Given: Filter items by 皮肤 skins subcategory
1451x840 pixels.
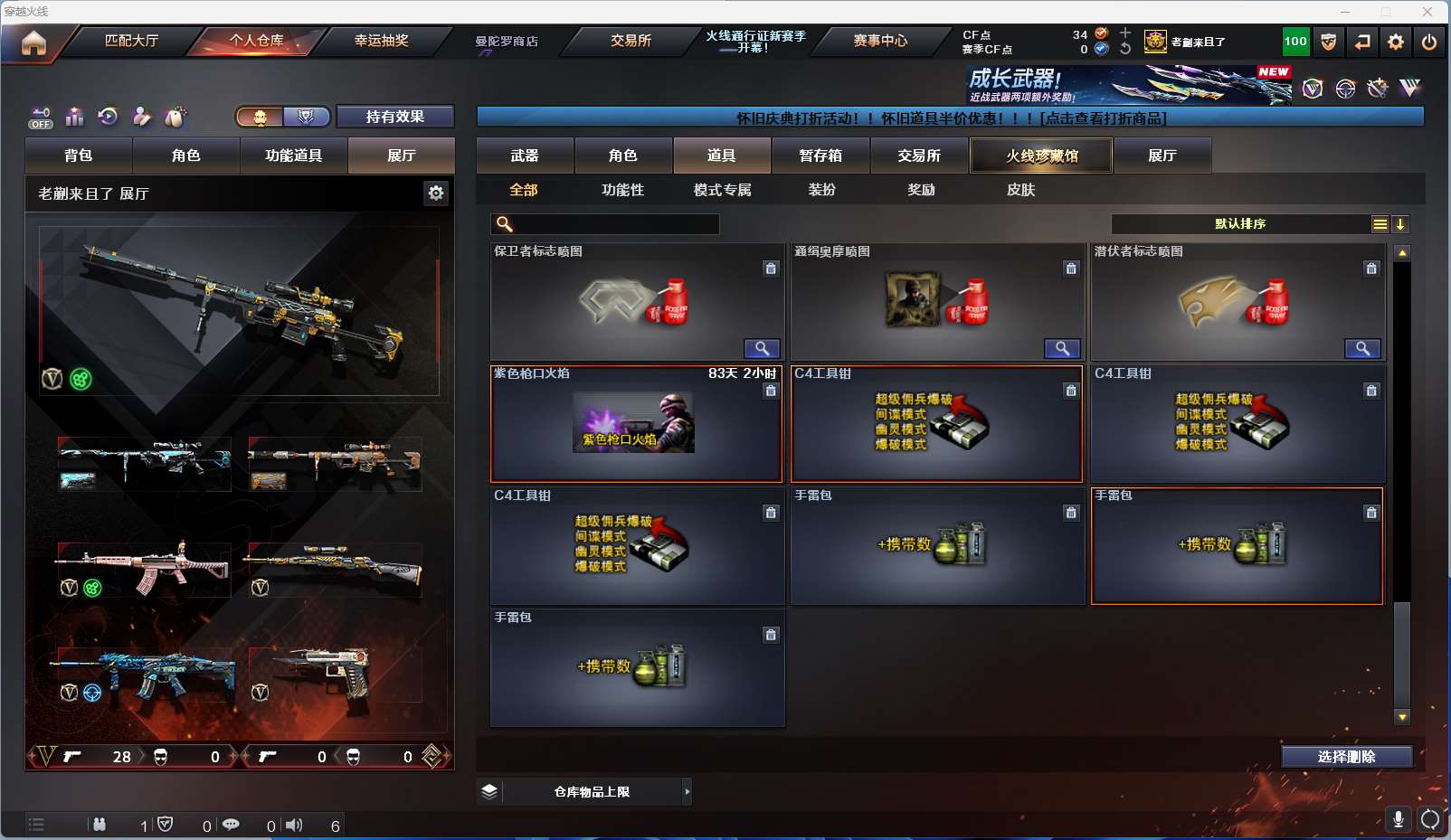Looking at the screenshot, I should pos(1020,190).
